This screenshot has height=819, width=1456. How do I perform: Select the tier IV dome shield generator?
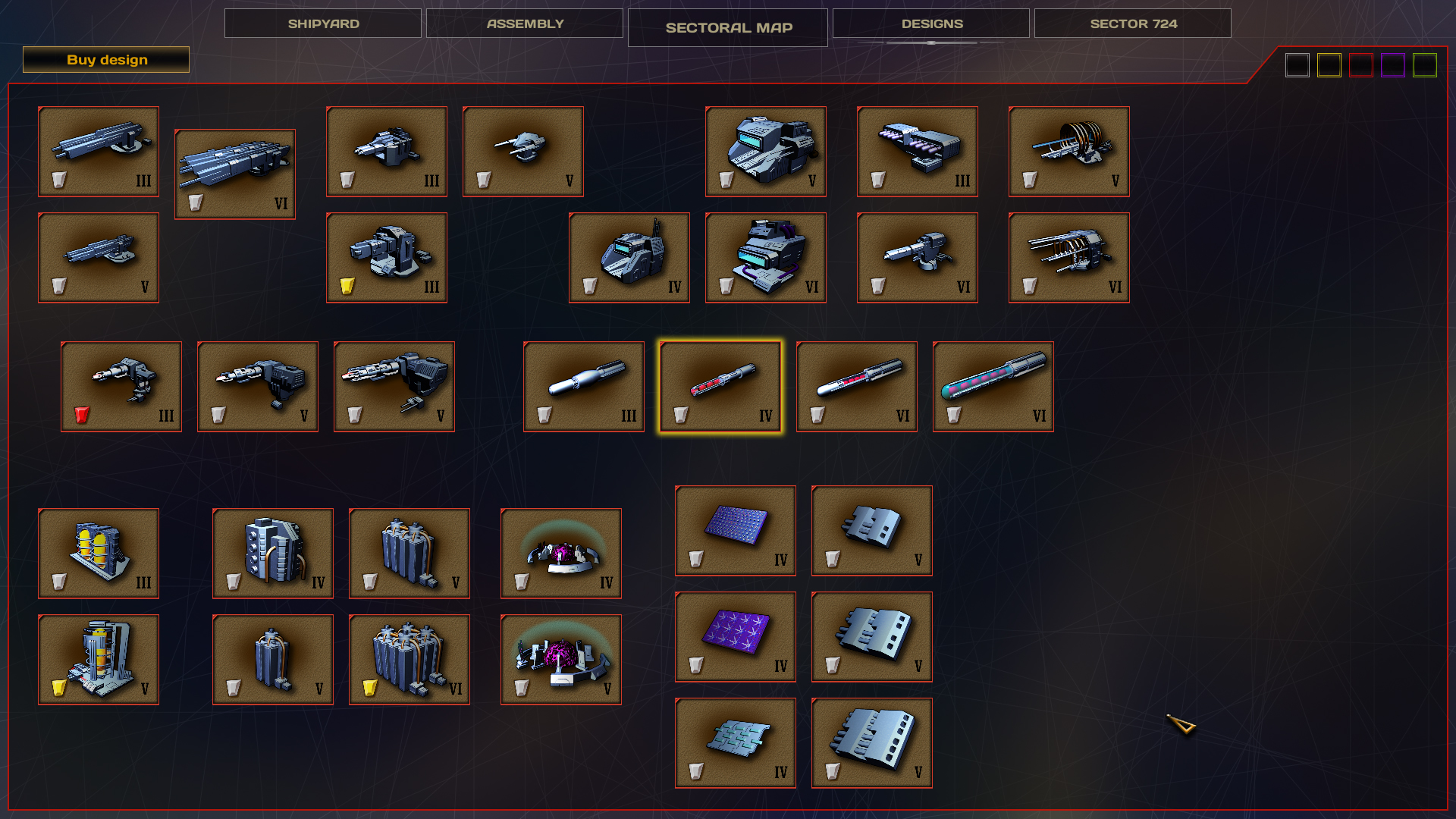561,550
